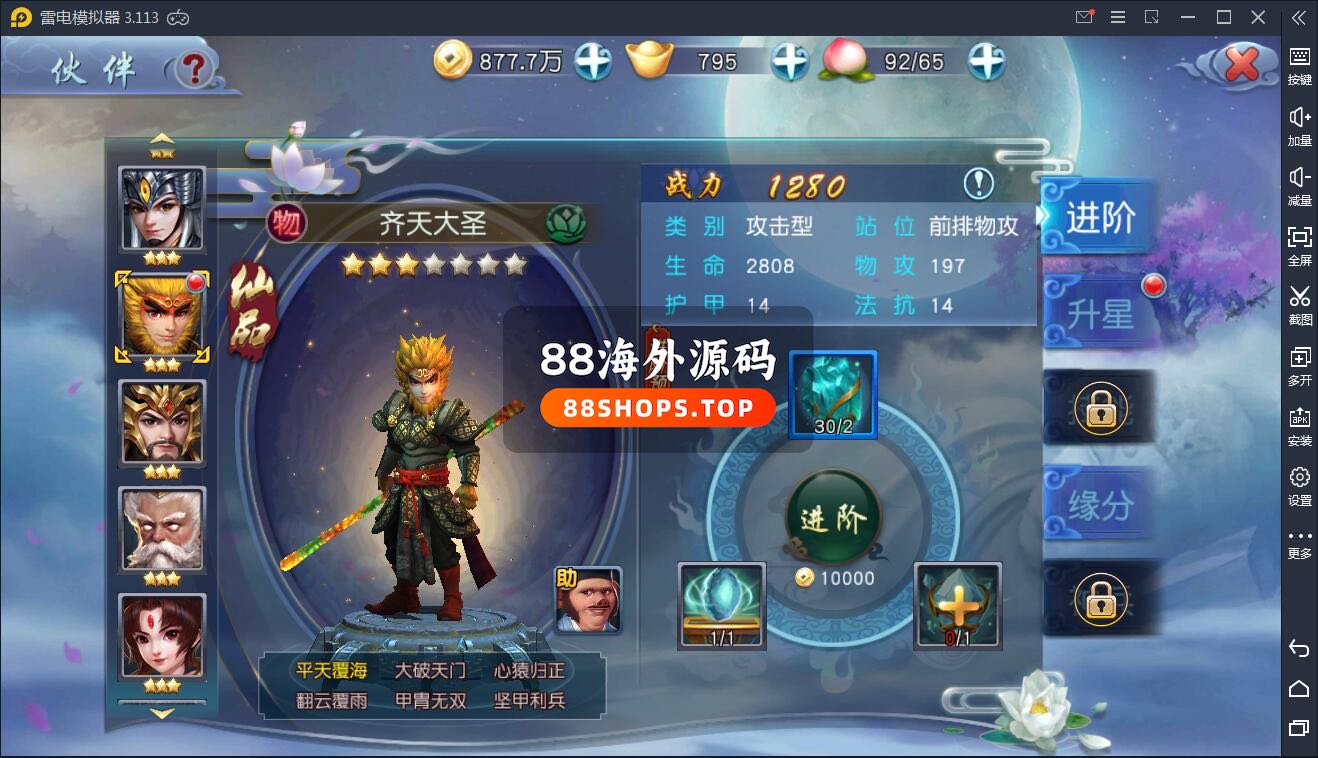
Task: View the 平天覆海 skill
Action: 331,670
